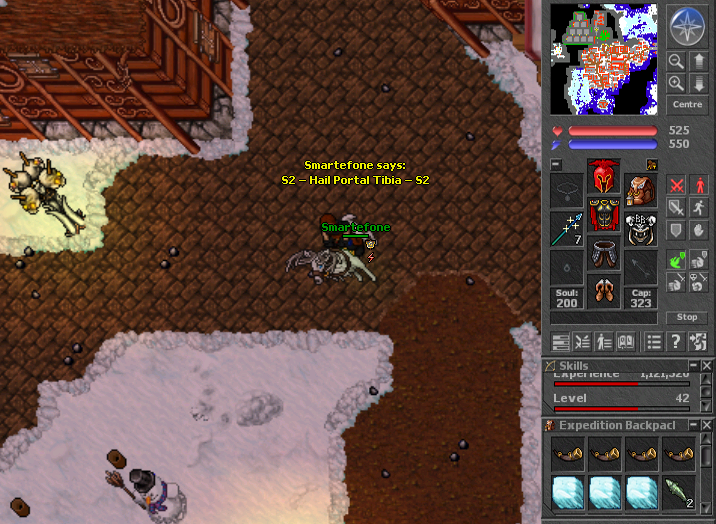Move minimap up one floor
Image resolution: width=716 pixels, height=524 pixels.
[x=698, y=61]
